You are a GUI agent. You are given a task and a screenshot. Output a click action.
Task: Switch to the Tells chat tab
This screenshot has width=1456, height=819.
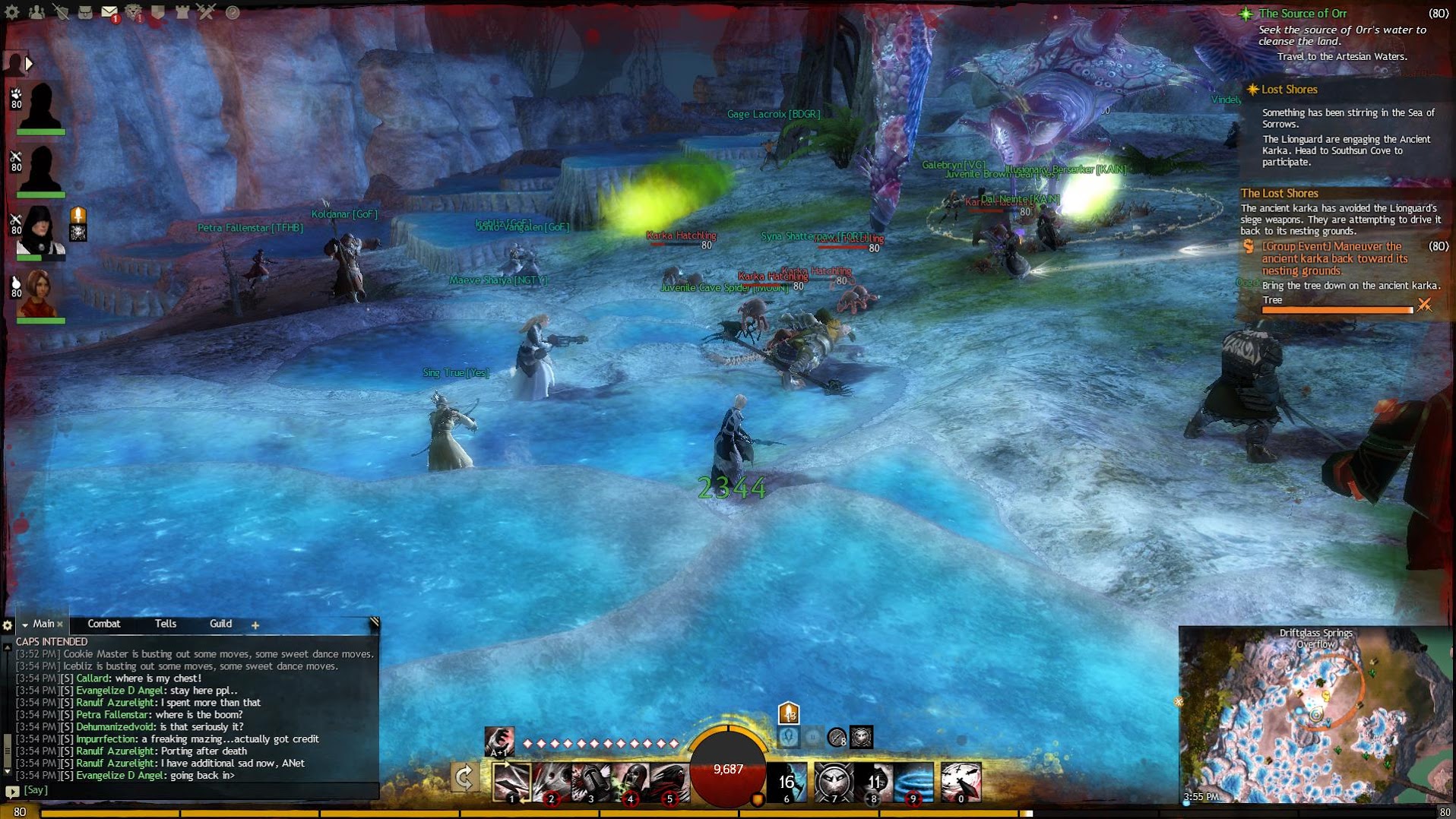click(x=165, y=624)
